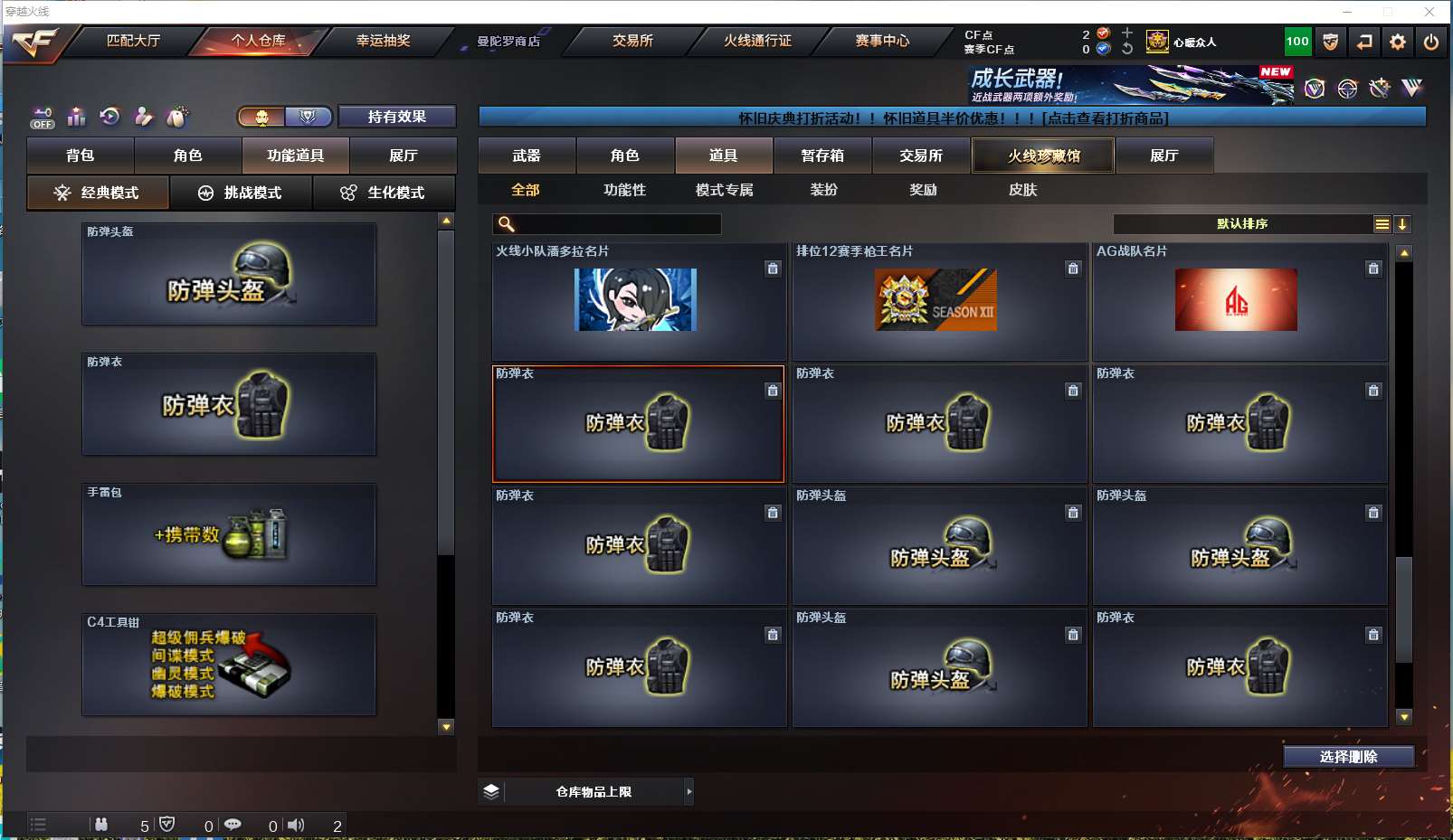Click the item search field

coord(617,224)
